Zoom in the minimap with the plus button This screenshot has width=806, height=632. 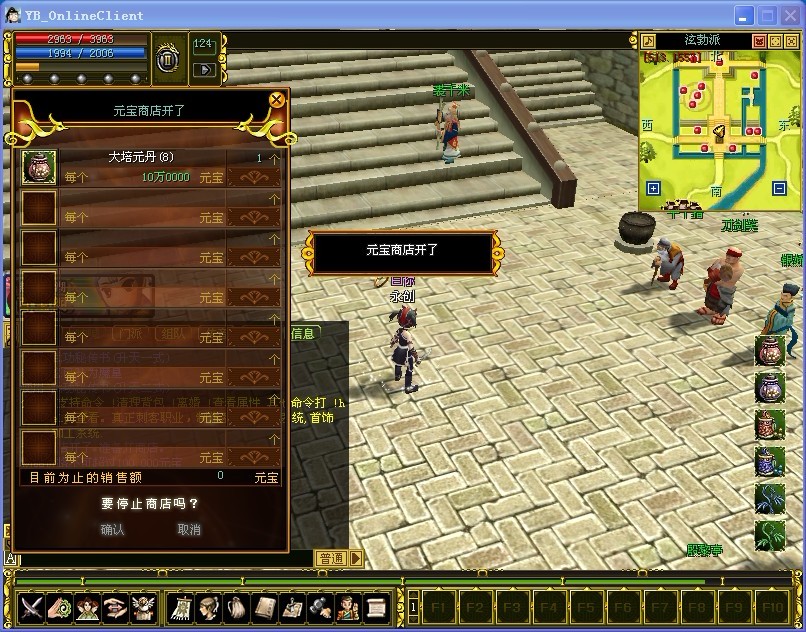[x=653, y=188]
